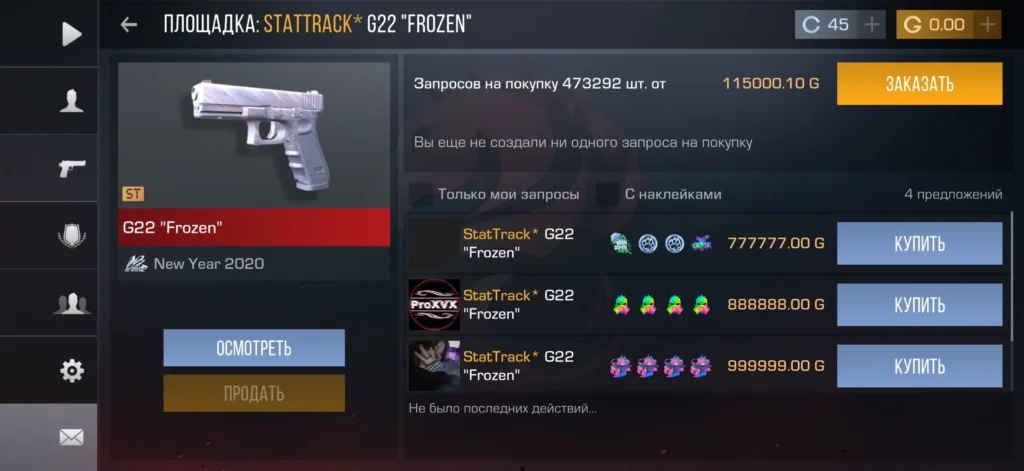The height and width of the screenshot is (471, 1024).
Task: Open settings via the gear icon
Action: pos(71,371)
